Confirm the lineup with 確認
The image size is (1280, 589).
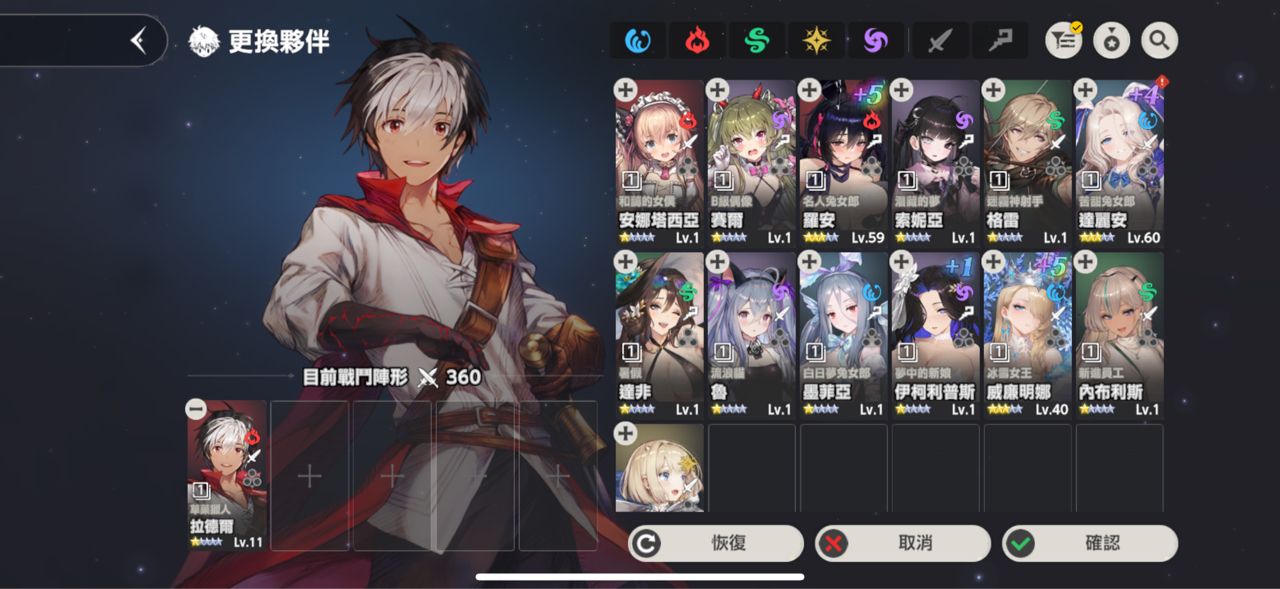click(x=1089, y=543)
